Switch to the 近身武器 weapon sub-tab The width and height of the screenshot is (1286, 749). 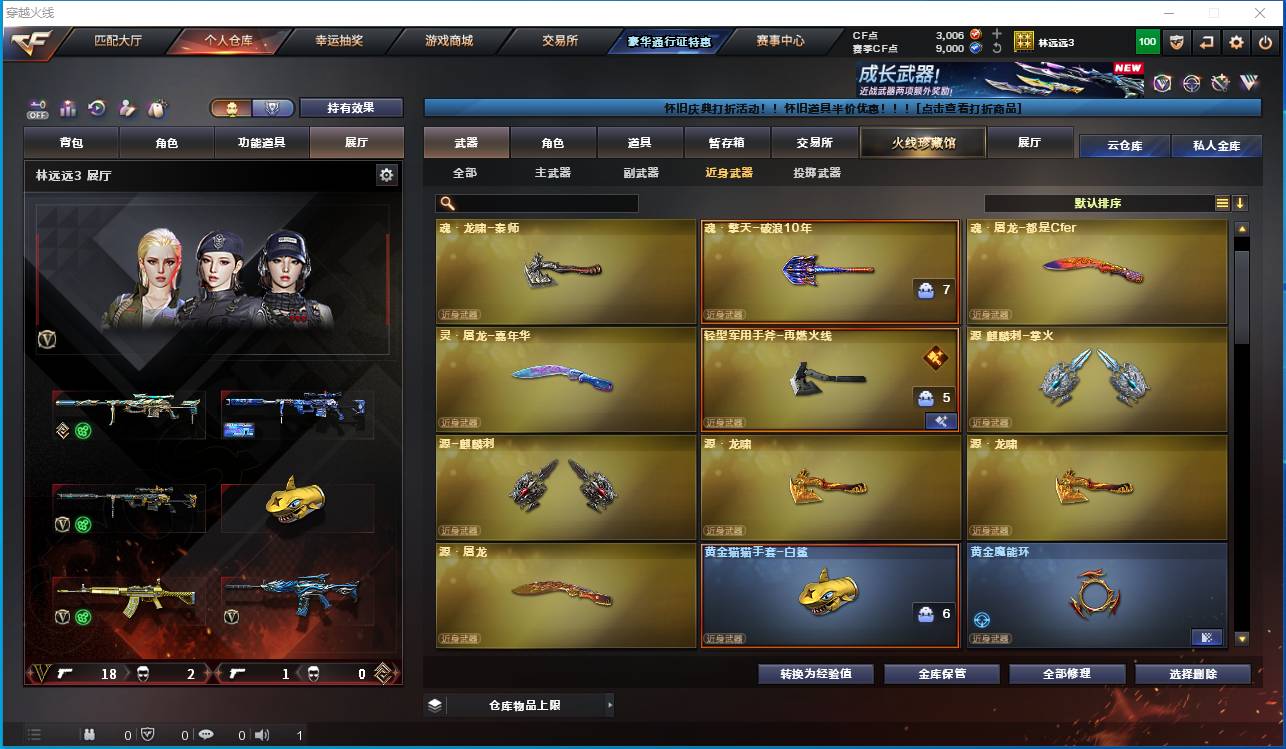[732, 172]
